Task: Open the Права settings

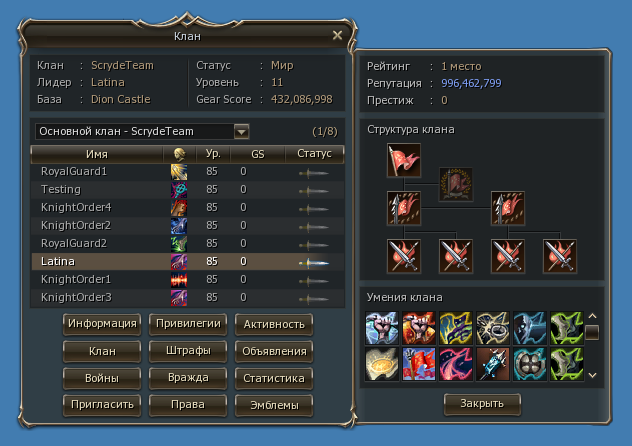Action: [x=188, y=405]
